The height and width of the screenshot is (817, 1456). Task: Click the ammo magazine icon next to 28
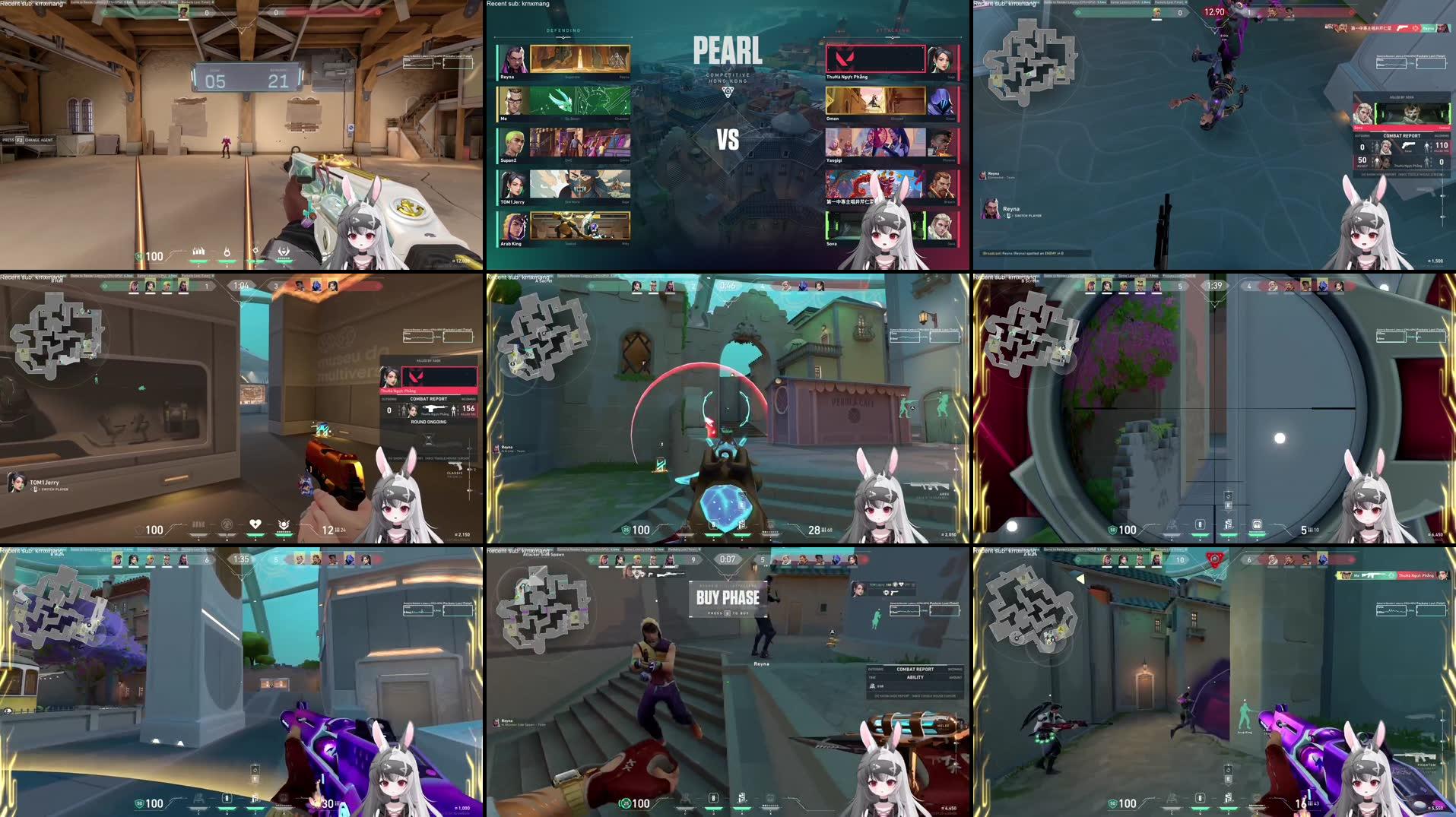click(x=823, y=530)
